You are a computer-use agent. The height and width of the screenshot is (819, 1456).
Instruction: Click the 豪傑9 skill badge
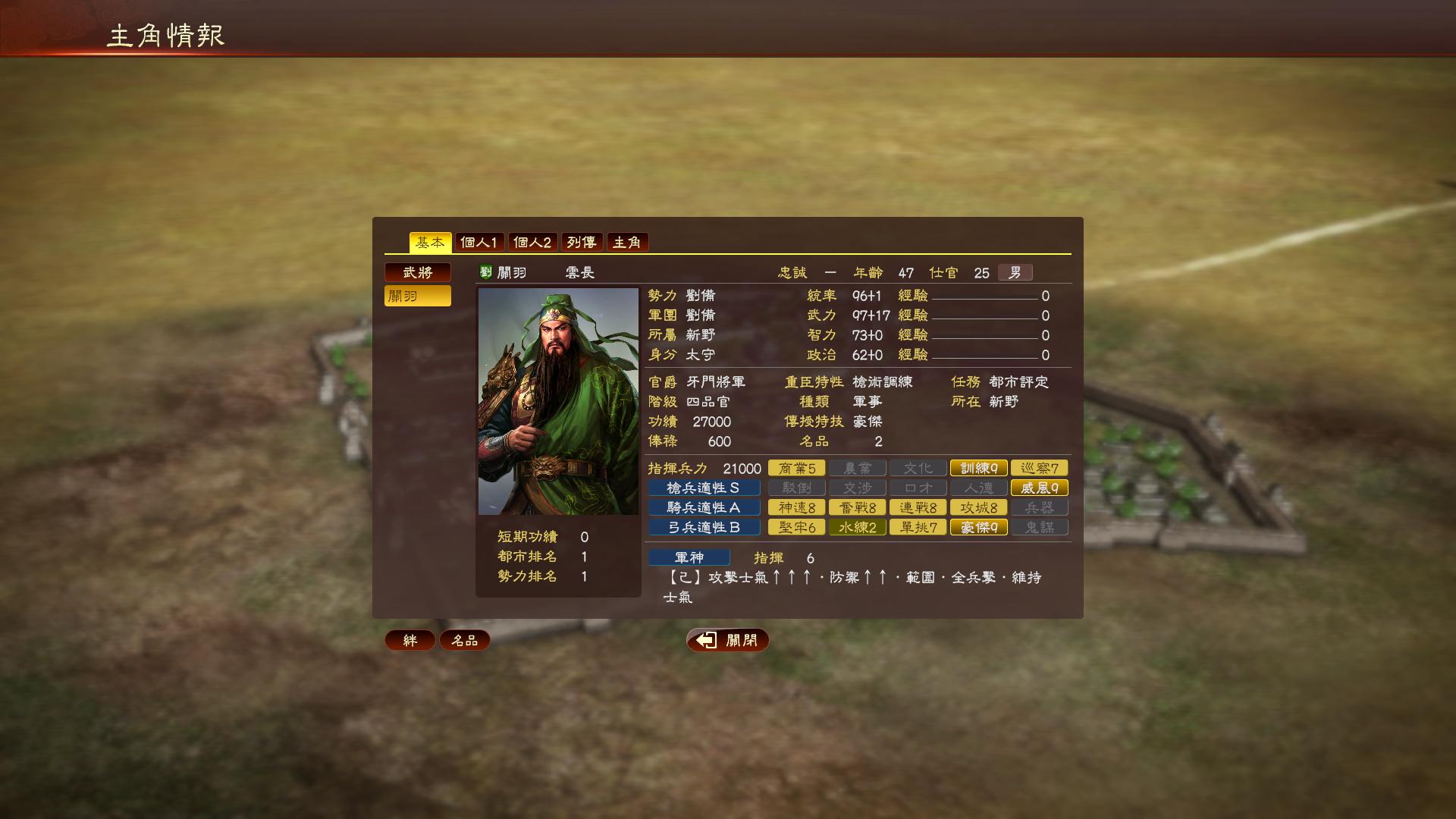coord(978,527)
